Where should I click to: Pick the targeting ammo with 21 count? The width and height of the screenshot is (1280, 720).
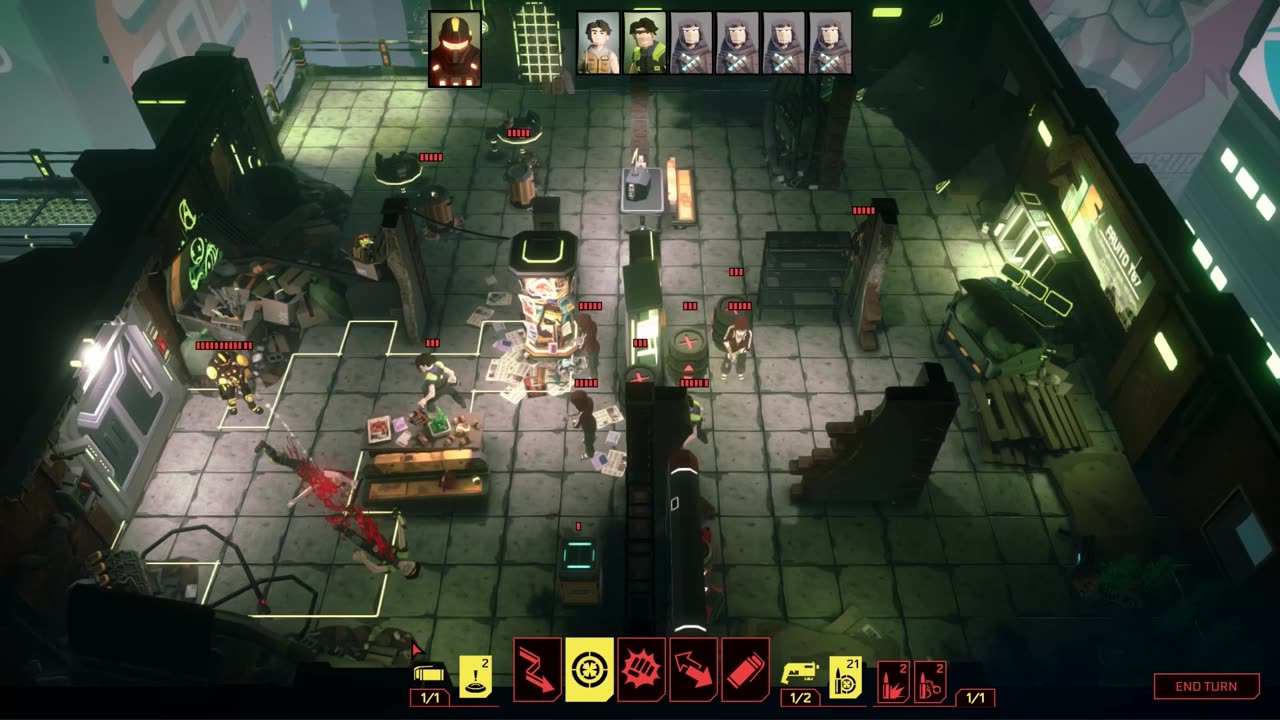(x=845, y=677)
